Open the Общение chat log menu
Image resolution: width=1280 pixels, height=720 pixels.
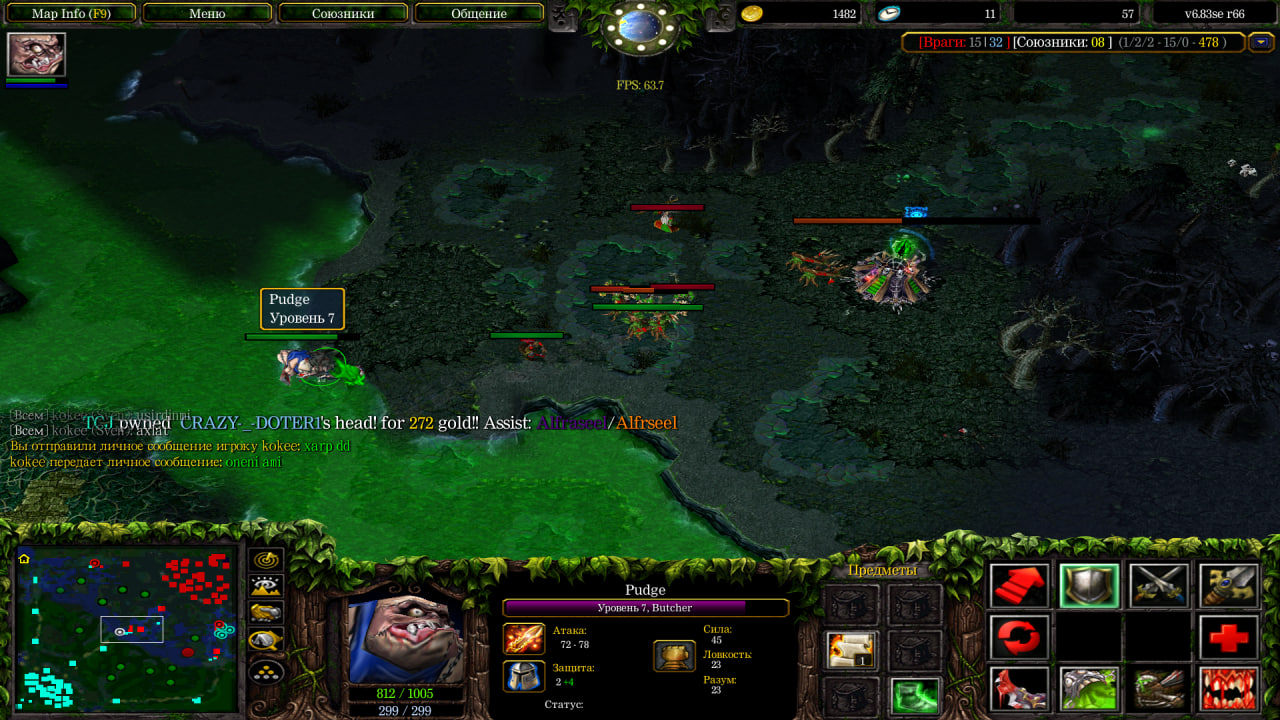click(x=478, y=14)
